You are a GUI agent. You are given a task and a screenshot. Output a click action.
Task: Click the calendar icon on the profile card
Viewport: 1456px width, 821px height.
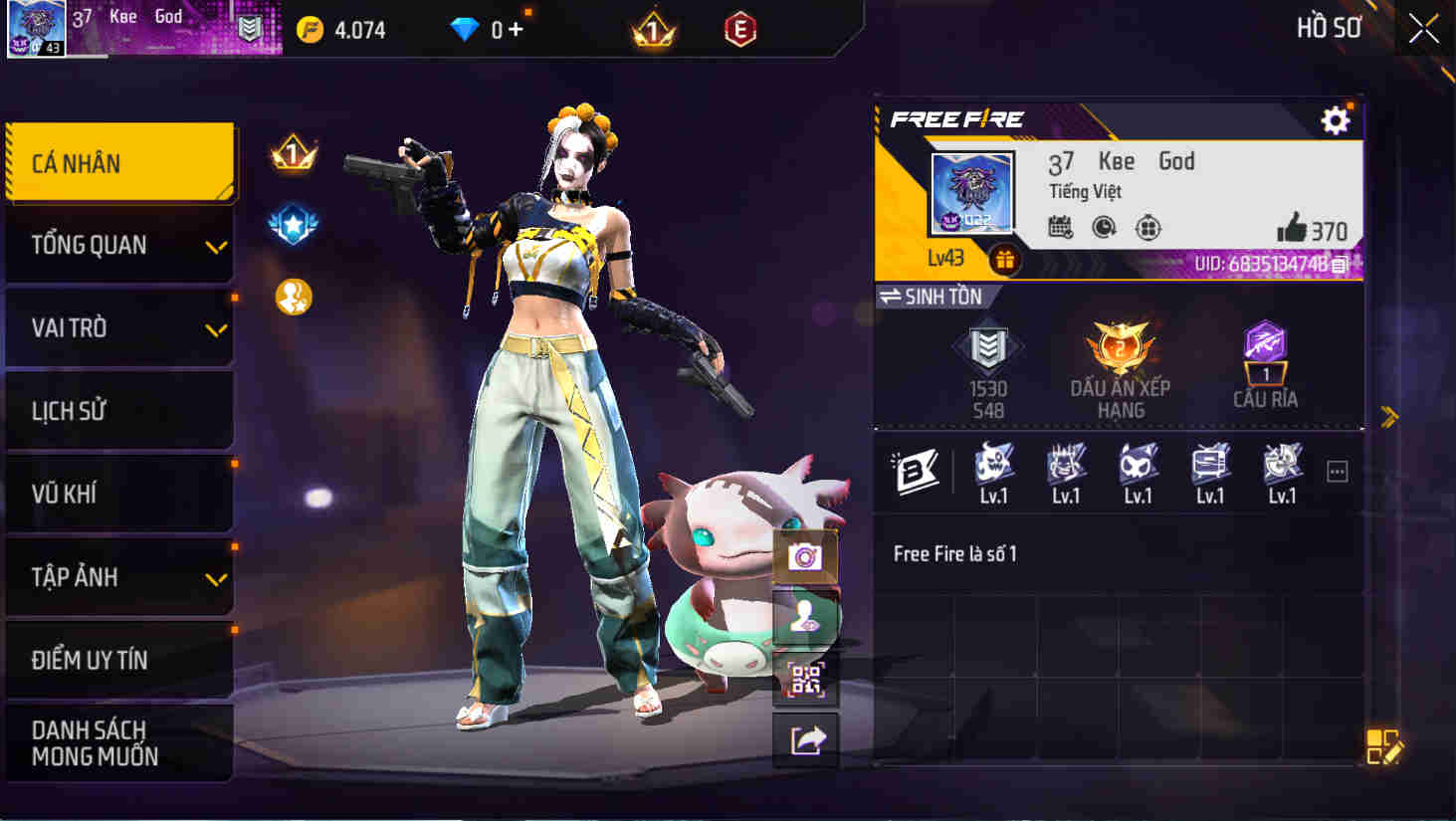tap(1061, 228)
